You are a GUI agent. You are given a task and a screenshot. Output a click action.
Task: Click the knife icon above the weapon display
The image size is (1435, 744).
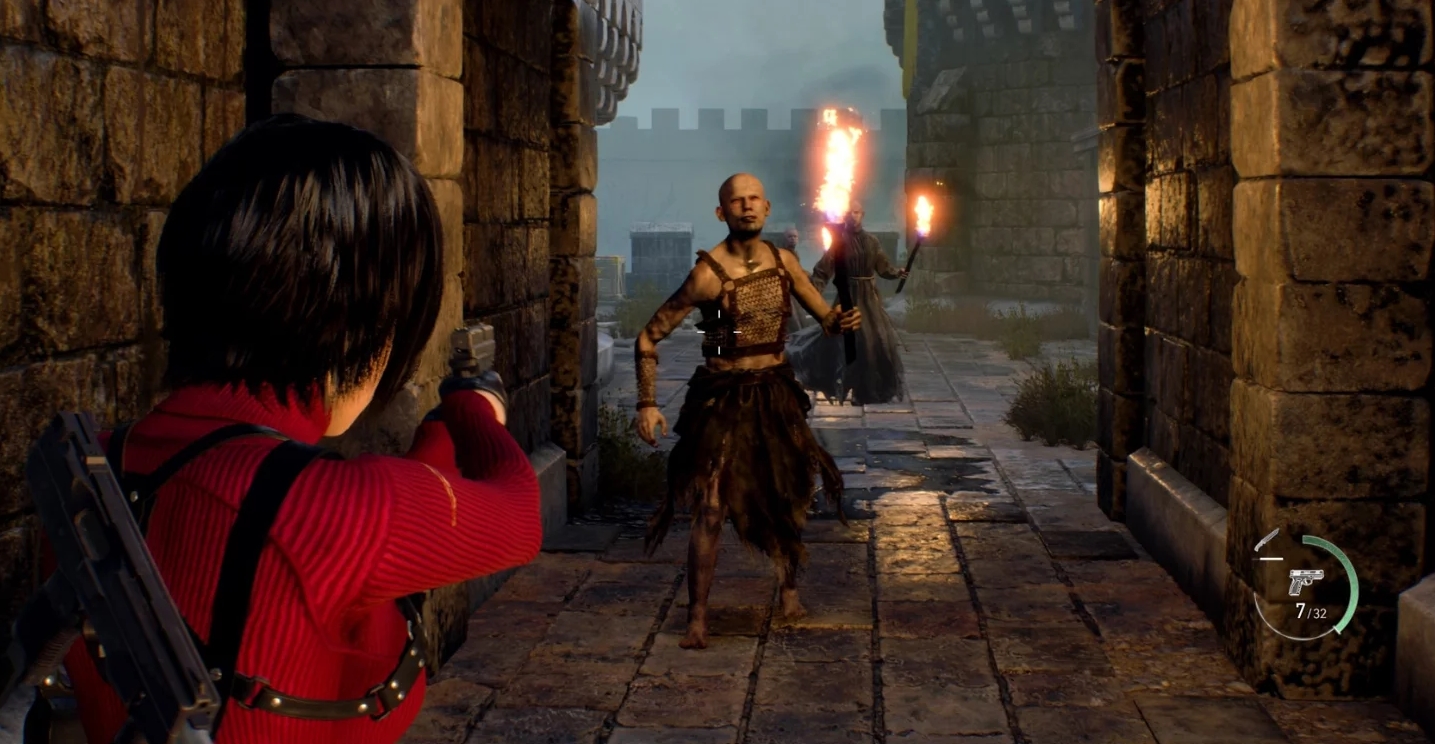(1267, 539)
